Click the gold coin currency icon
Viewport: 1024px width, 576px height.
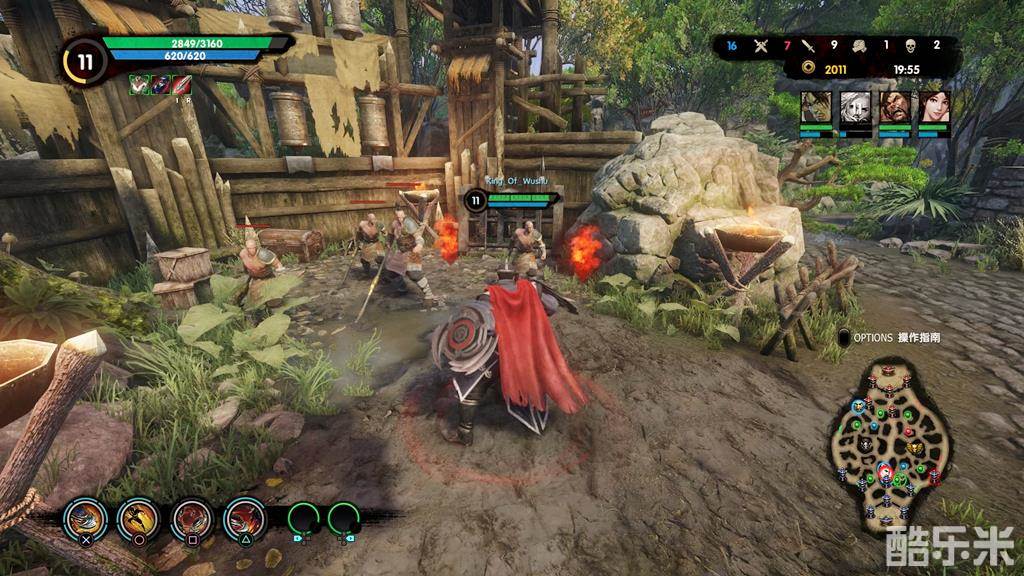(x=808, y=69)
